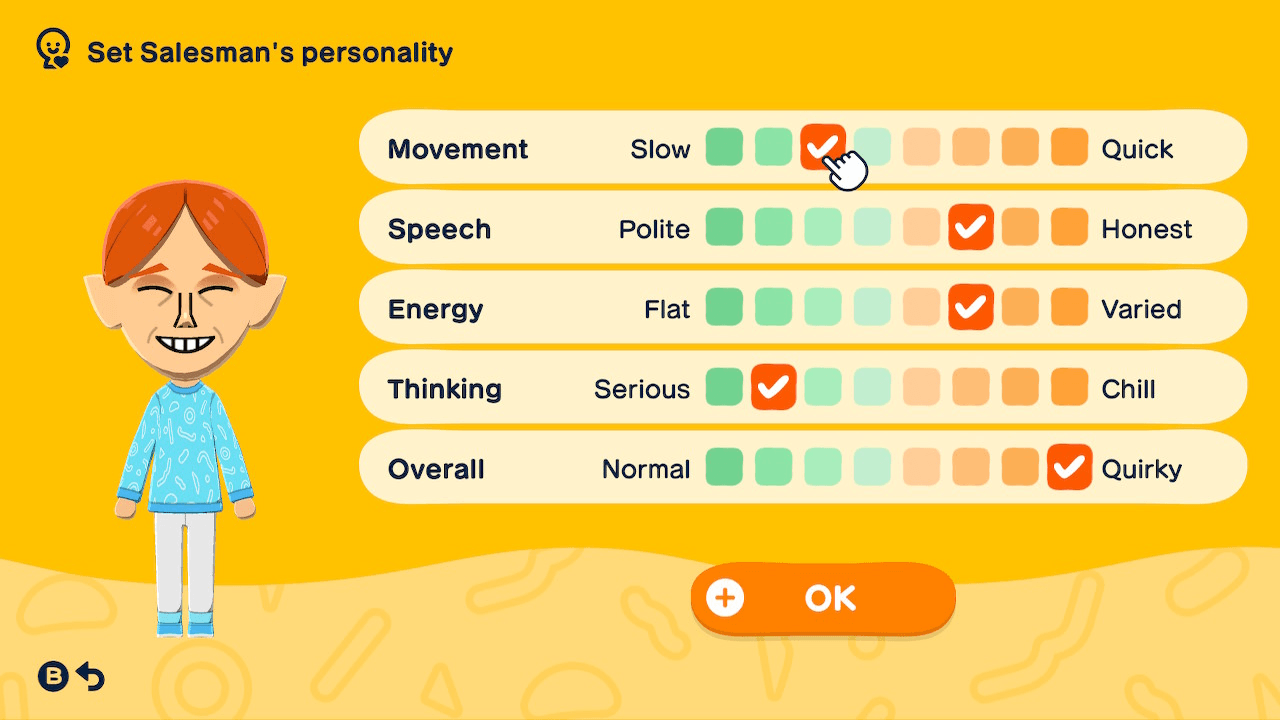The image size is (1280, 720).
Task: Click the Movement row label
Action: tap(457, 148)
